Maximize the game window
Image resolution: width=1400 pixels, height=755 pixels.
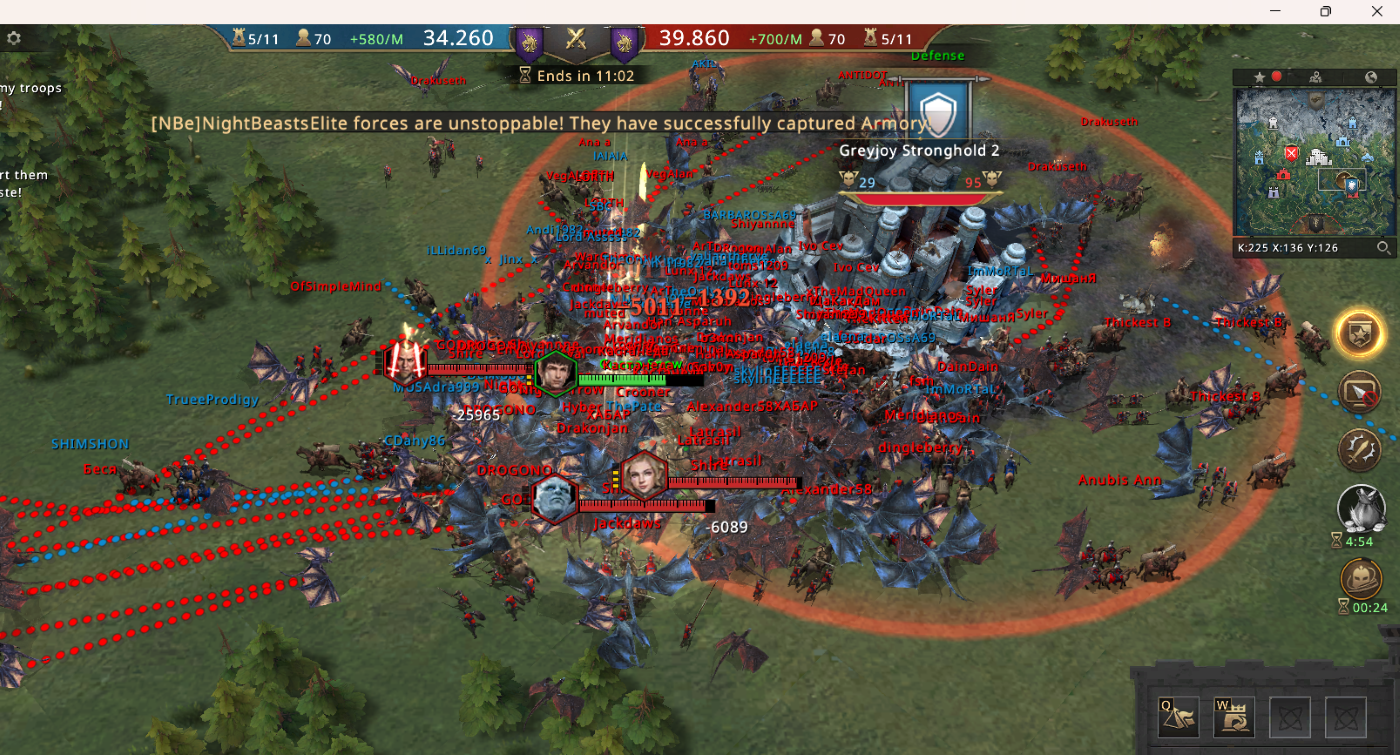[x=1325, y=11]
